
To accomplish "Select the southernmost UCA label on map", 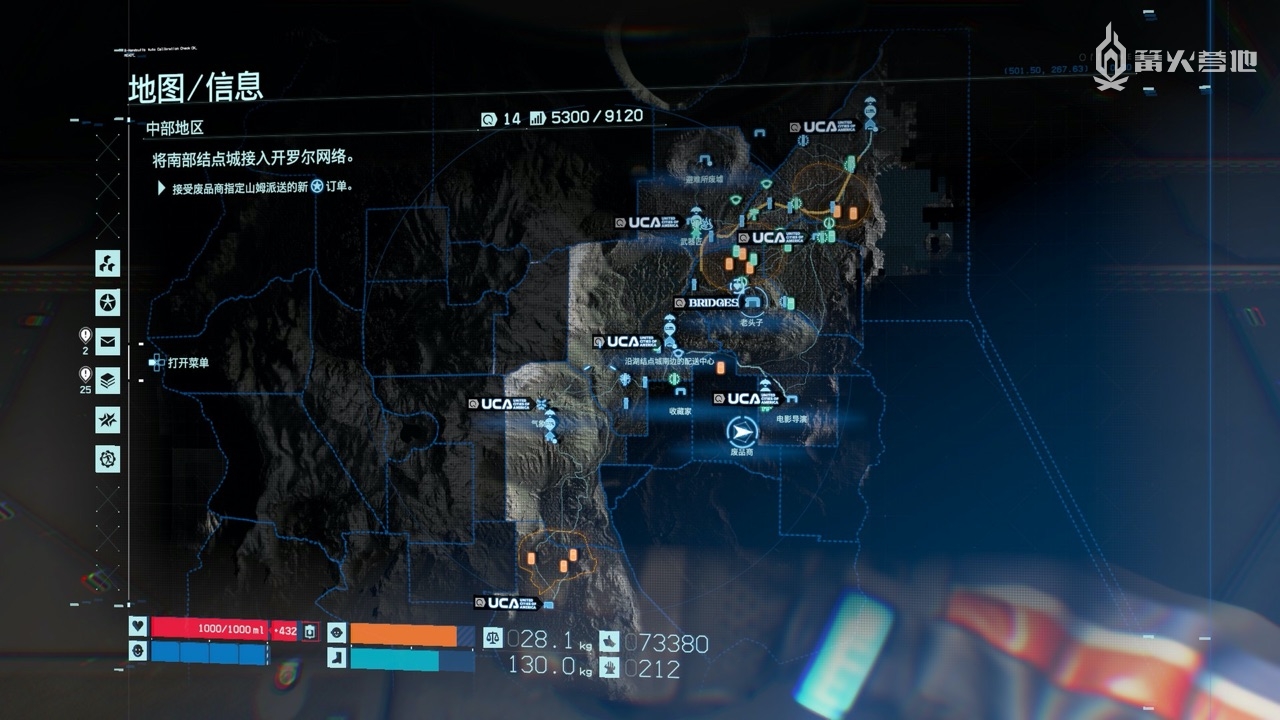I will coord(507,603).
